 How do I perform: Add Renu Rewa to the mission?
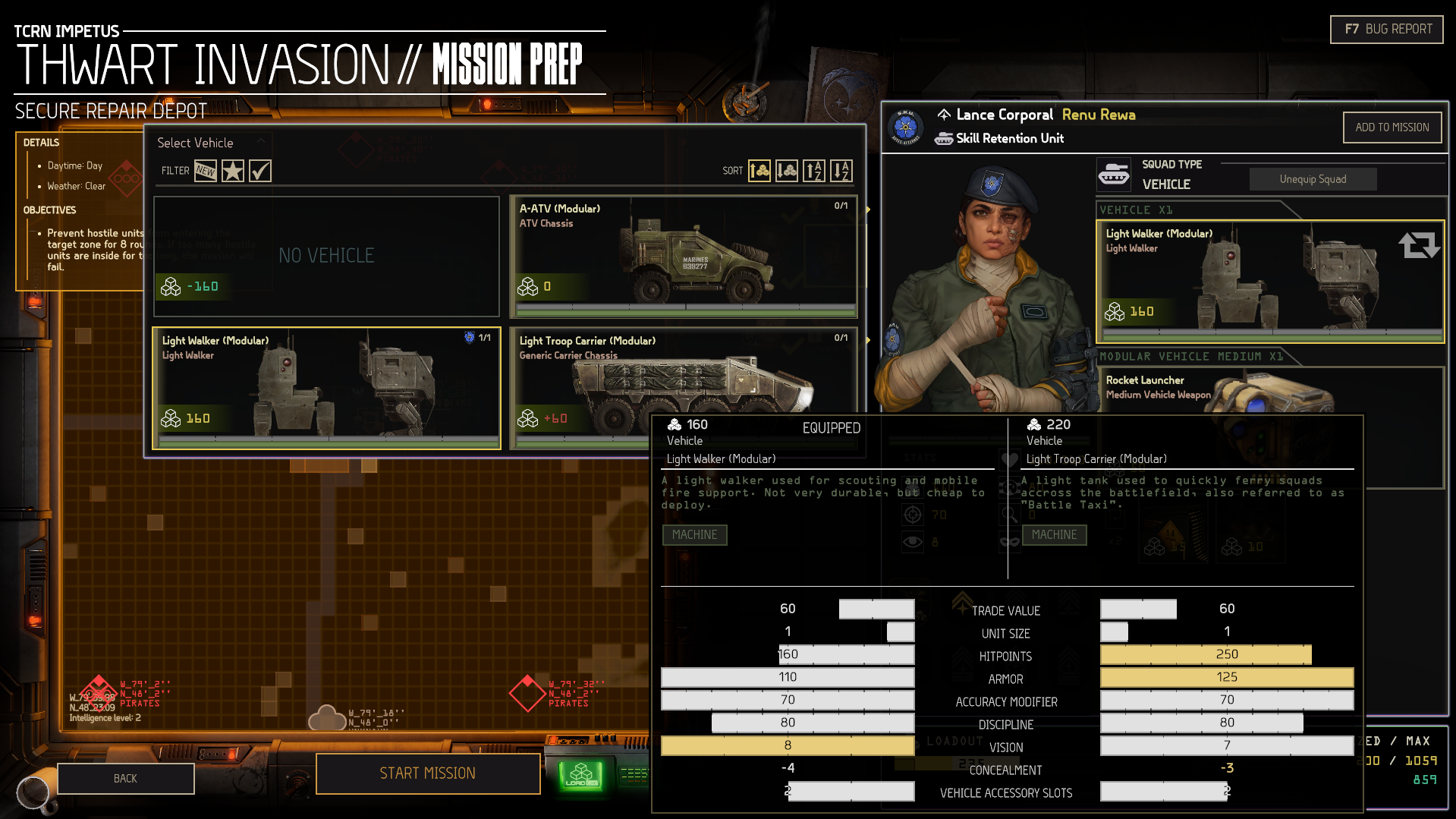[x=1392, y=128]
